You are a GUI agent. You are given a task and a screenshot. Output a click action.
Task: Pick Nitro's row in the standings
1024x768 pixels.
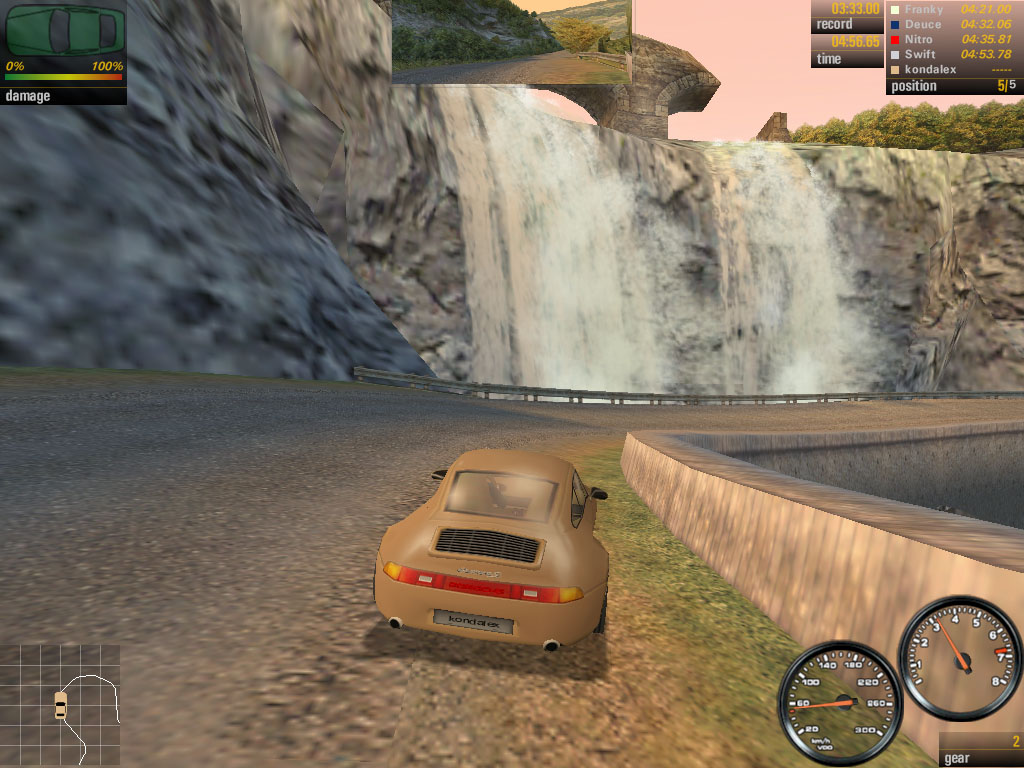pos(954,40)
